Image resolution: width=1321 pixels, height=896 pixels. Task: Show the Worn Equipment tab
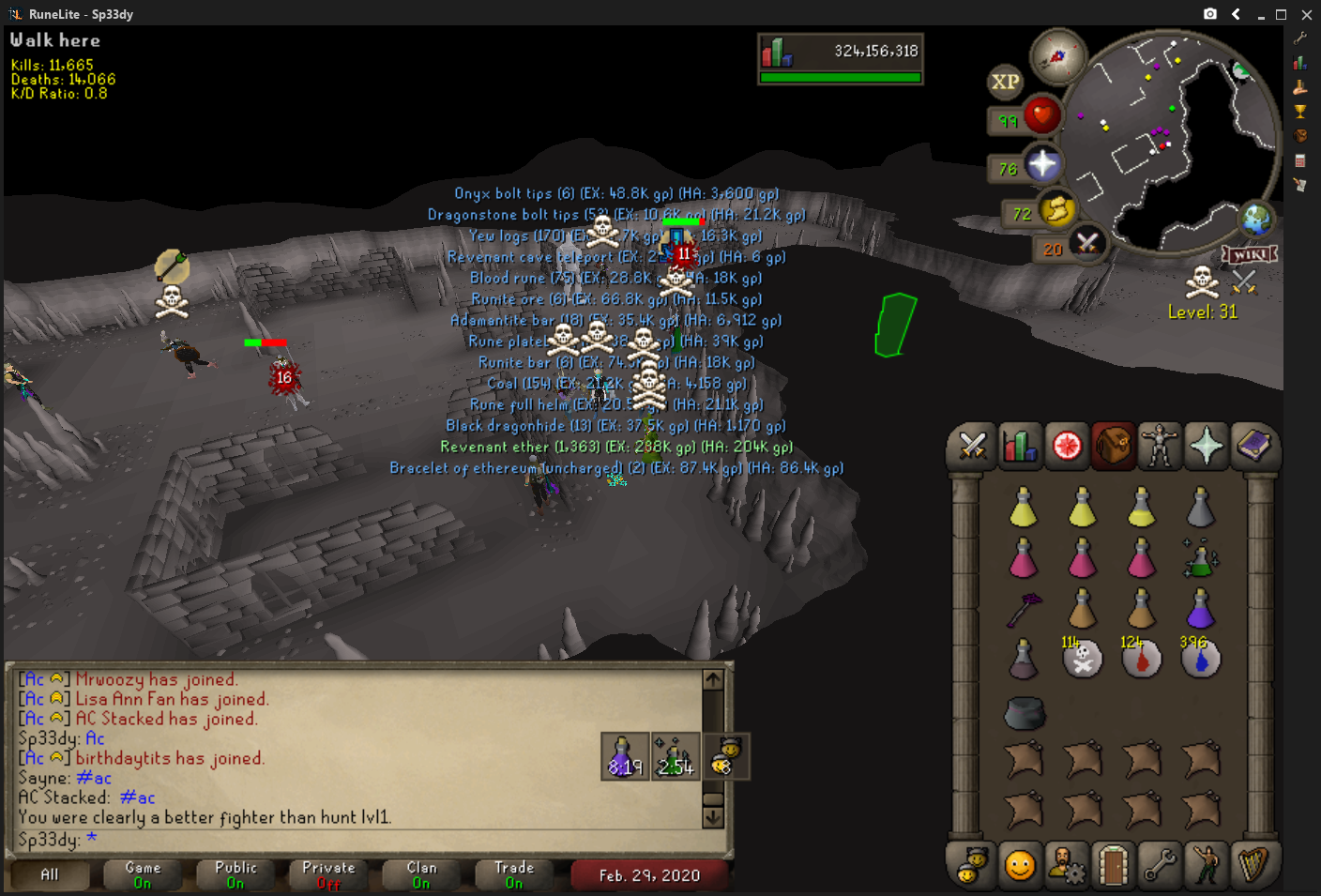1160,447
